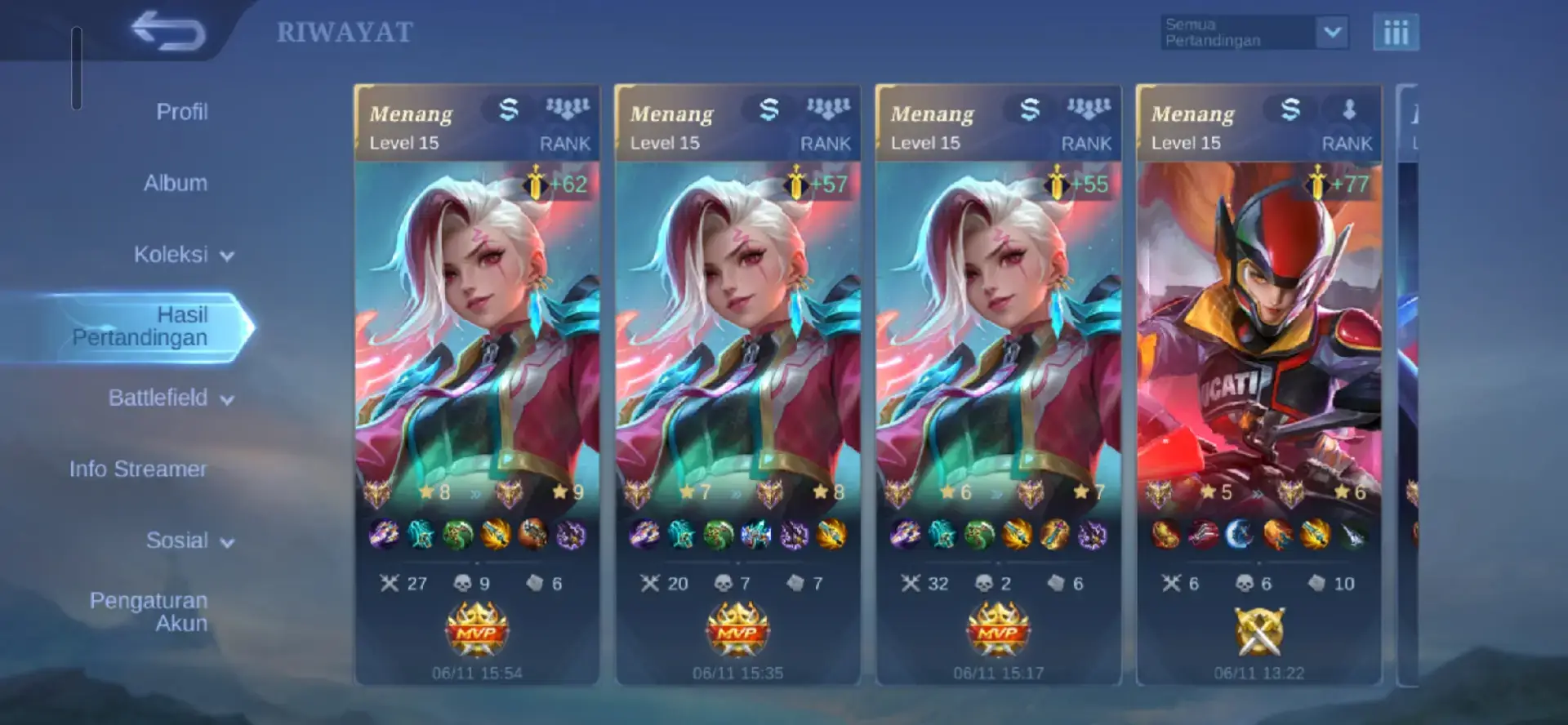Go to Info Streamer
This screenshot has height=725, width=1568.
(x=145, y=469)
